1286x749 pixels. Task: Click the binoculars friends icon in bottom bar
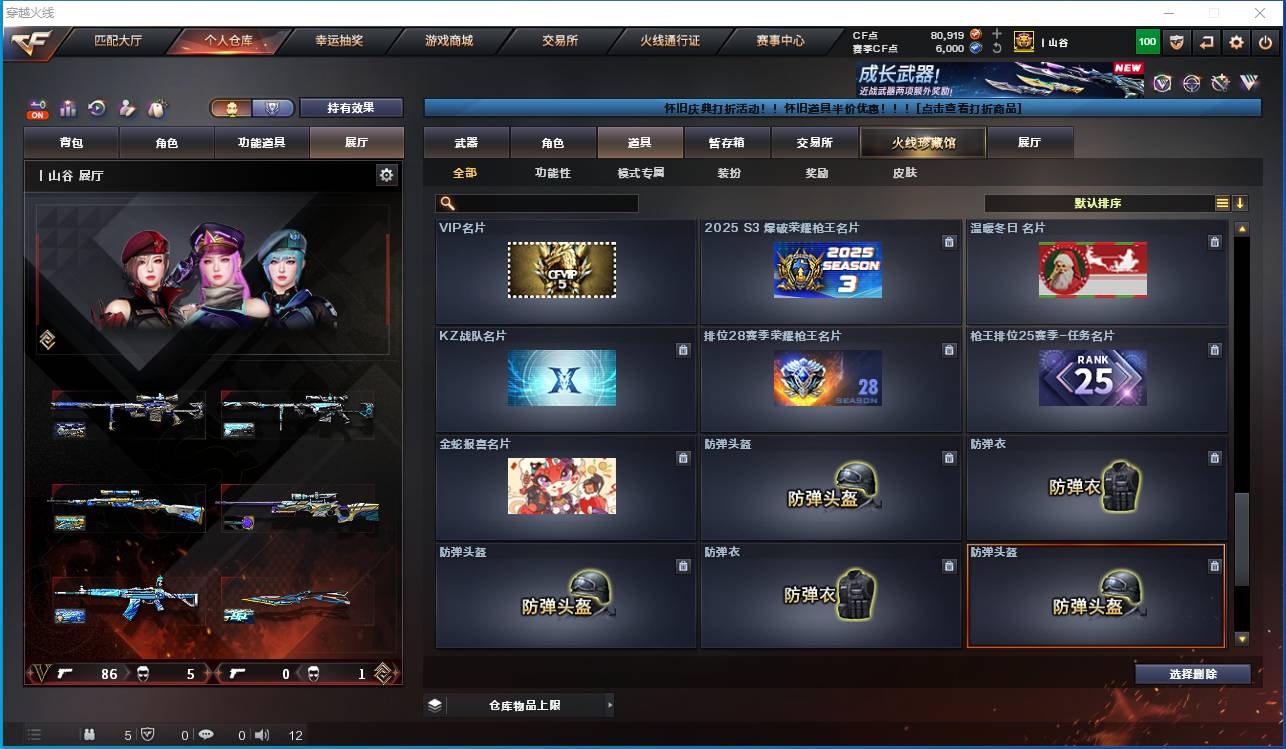click(x=89, y=735)
